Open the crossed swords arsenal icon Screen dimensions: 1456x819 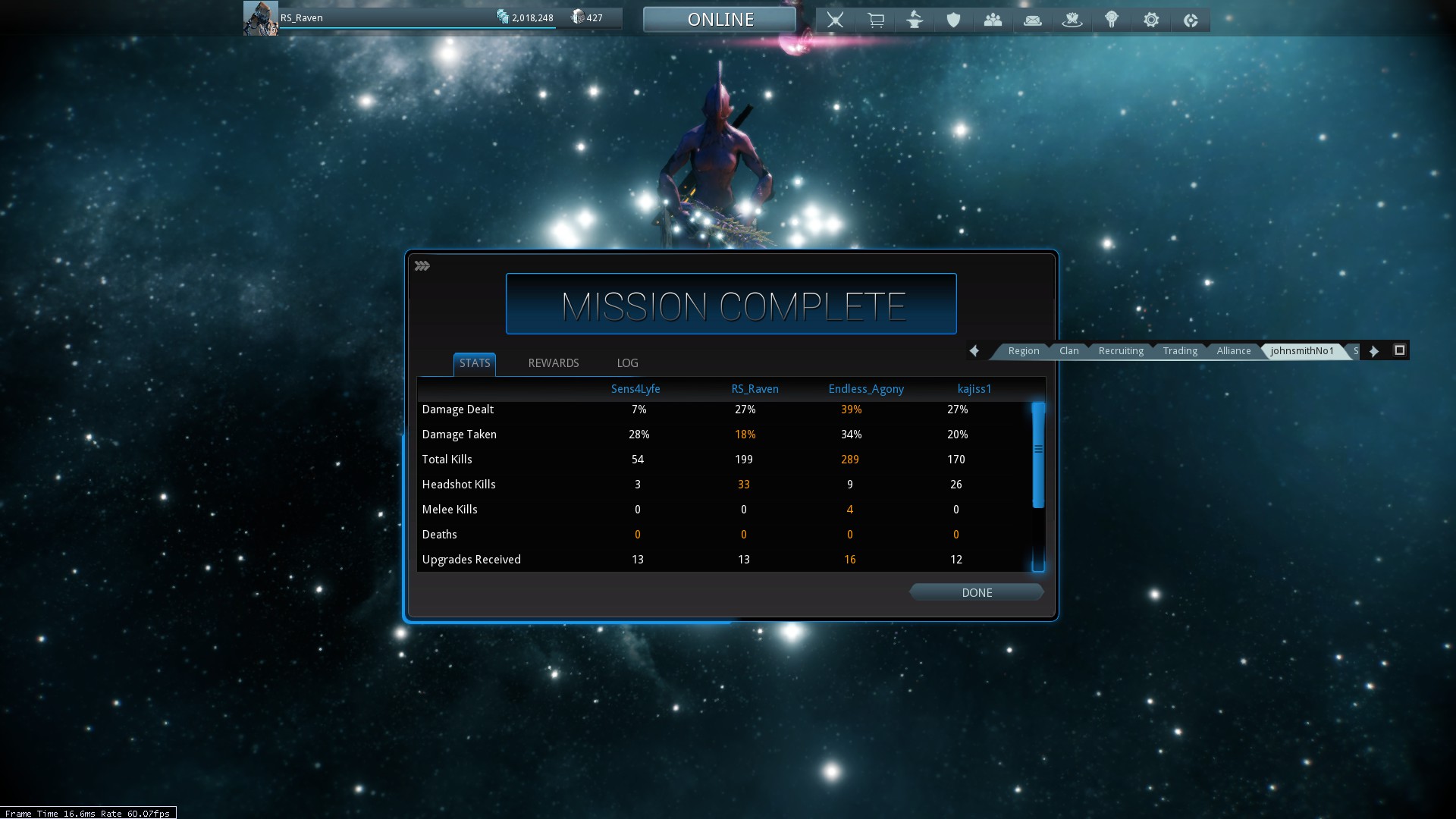pyautogui.click(x=835, y=20)
